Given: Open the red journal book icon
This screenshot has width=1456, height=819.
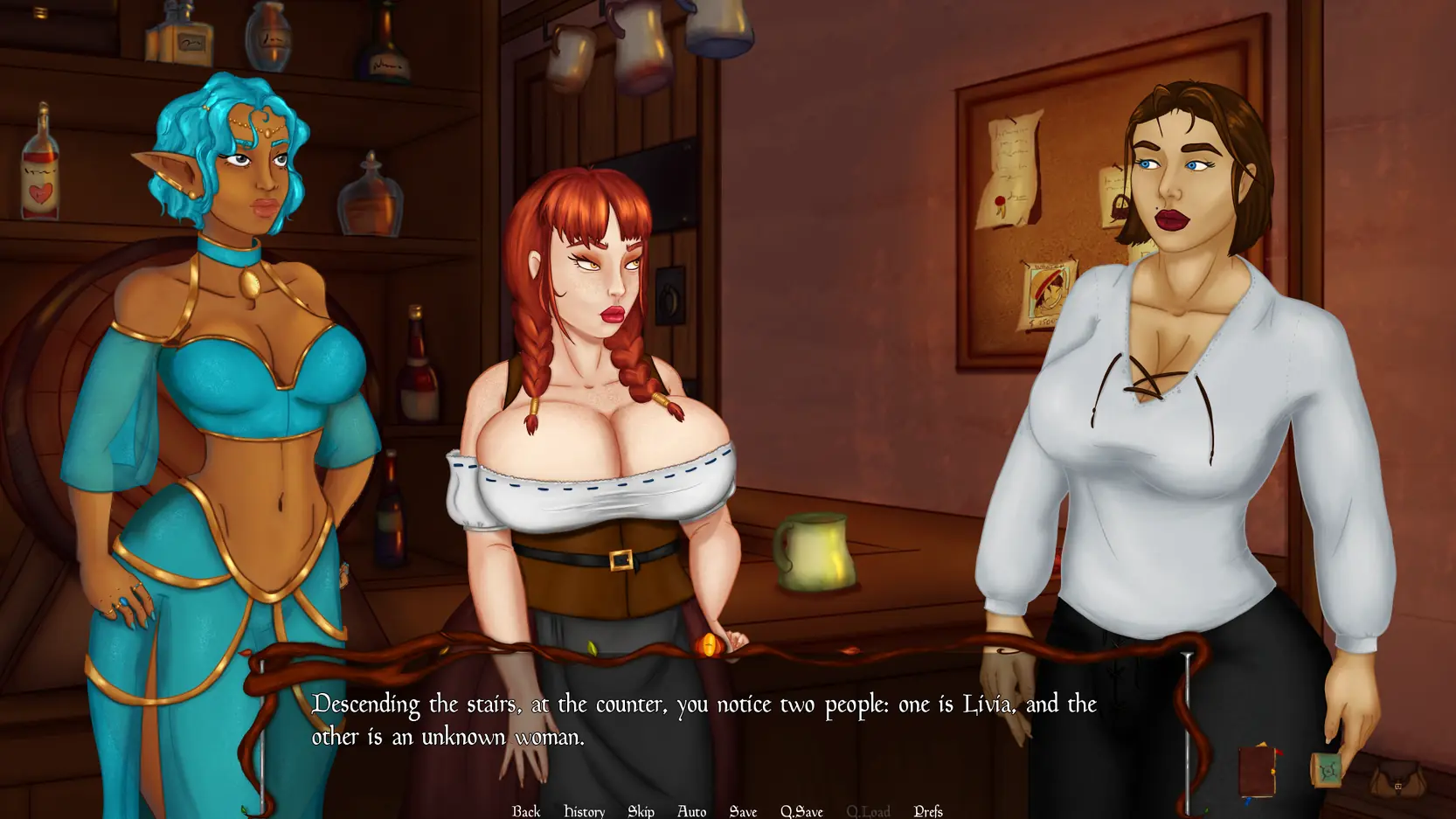Looking at the screenshot, I should 1258,771.
